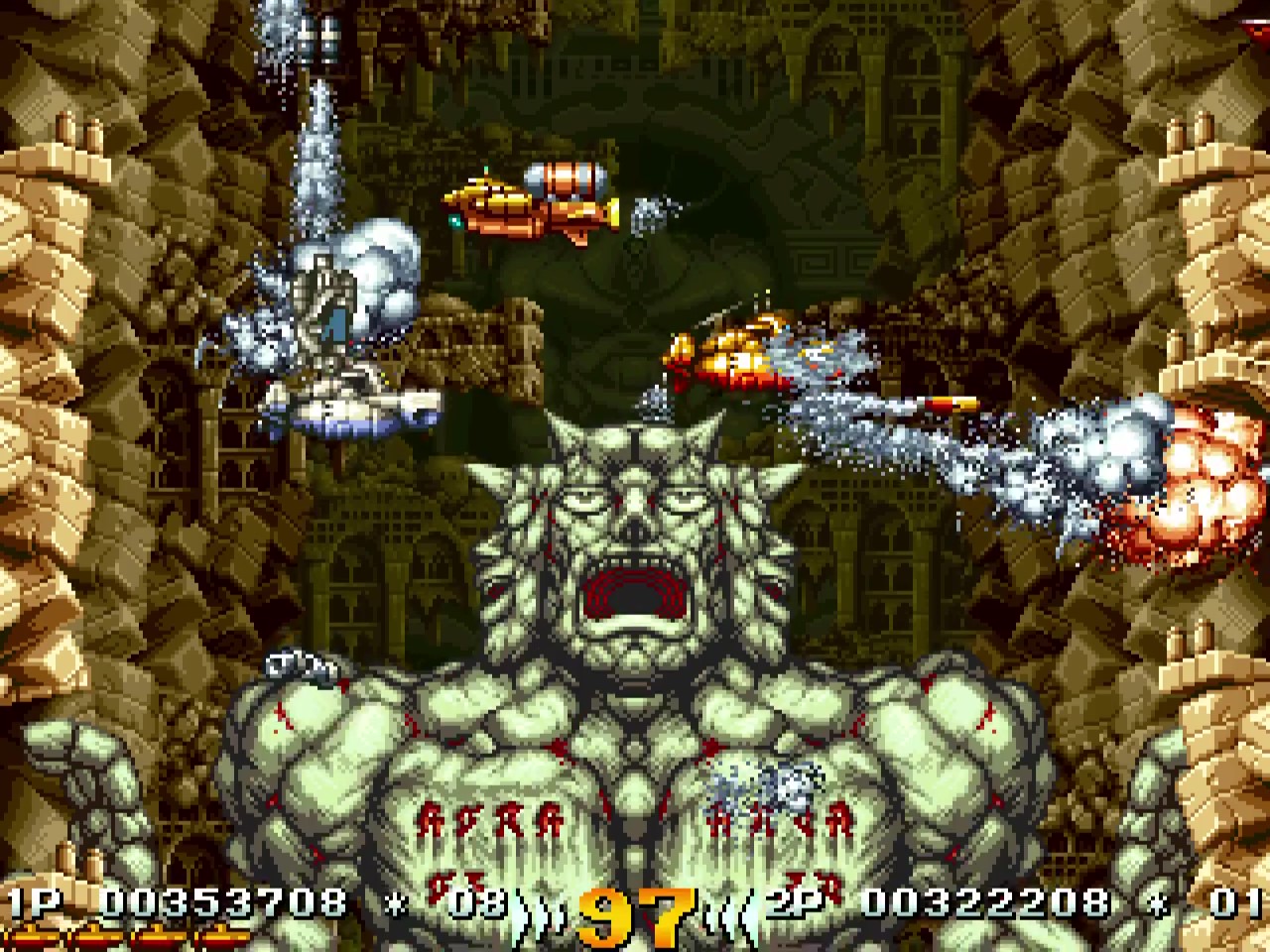Click the yellow 97 countdown timer
Viewport: 1270px width, 952px height.
coord(635,907)
